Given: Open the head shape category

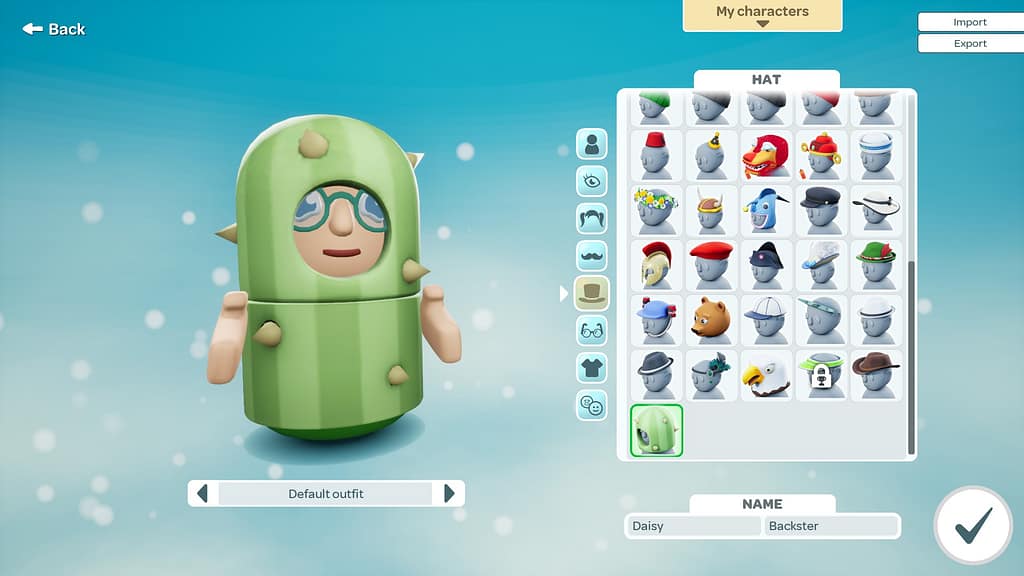Looking at the screenshot, I should (x=591, y=144).
